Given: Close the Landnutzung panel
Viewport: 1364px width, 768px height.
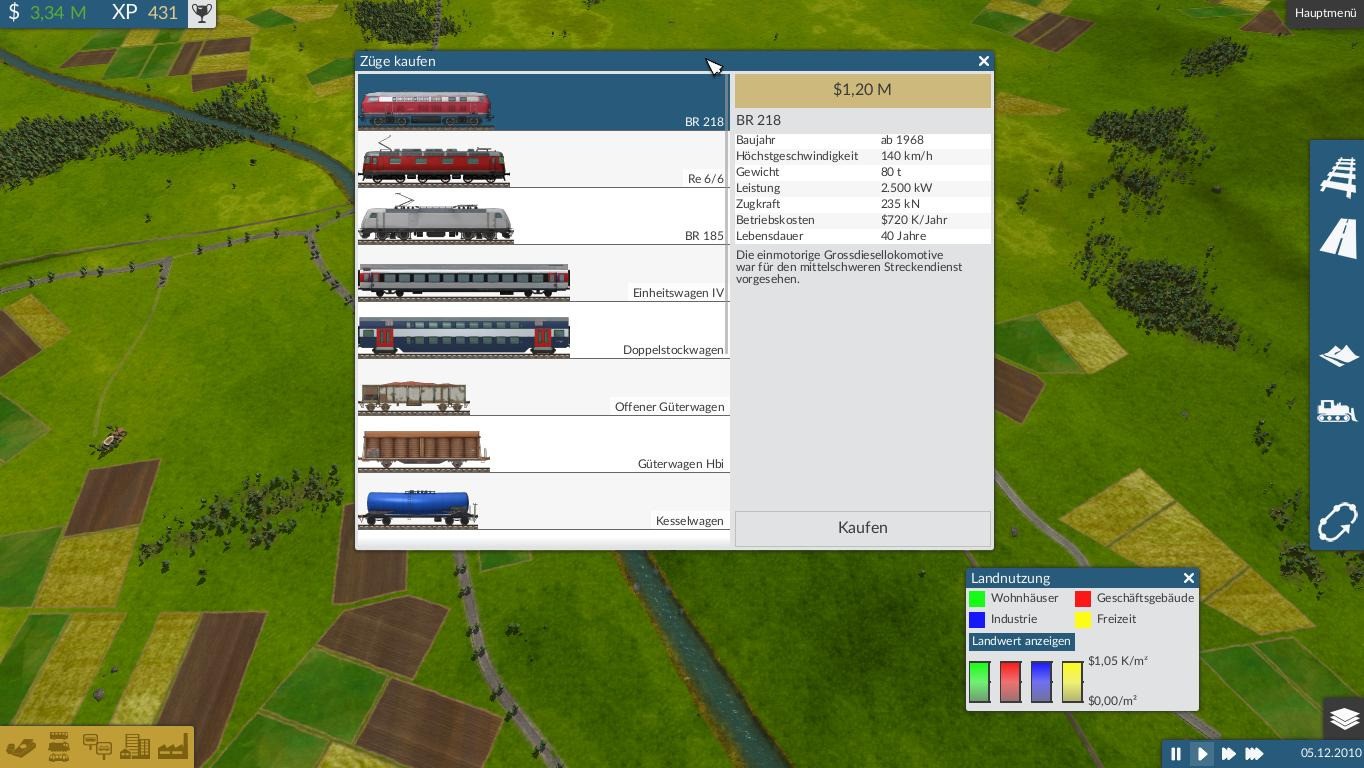Looking at the screenshot, I should pyautogui.click(x=1188, y=578).
